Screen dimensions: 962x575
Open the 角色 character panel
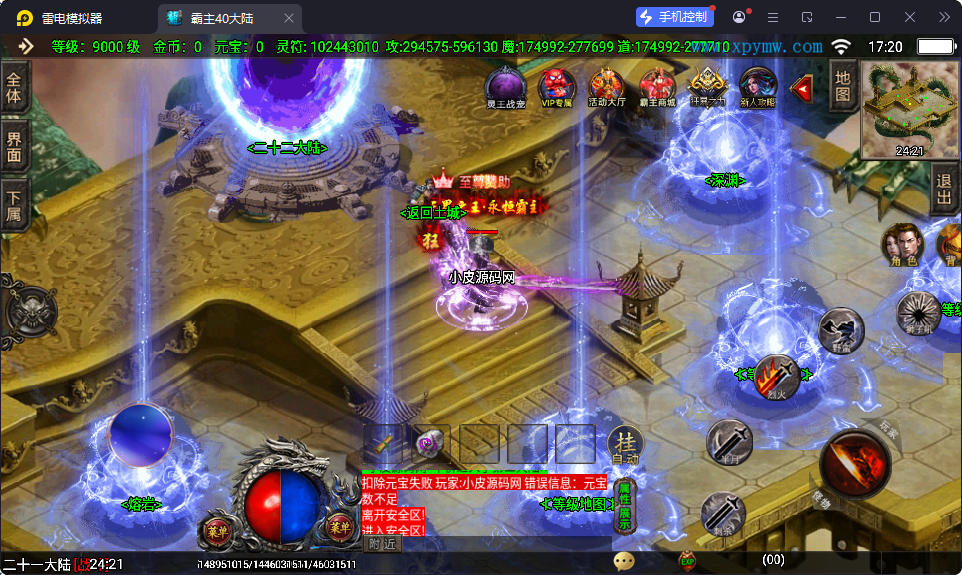pyautogui.click(x=903, y=245)
